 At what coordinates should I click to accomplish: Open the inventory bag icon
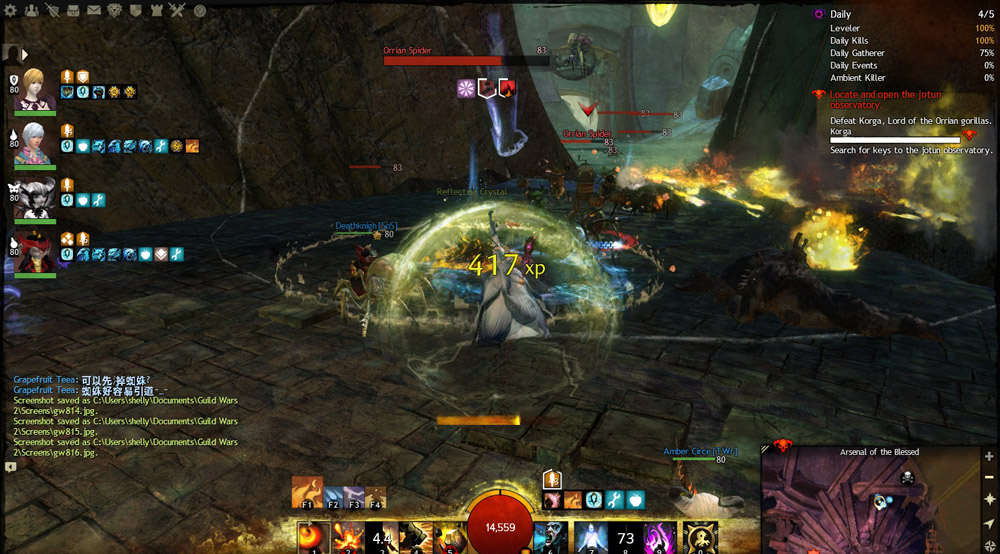pyautogui.click(x=71, y=11)
